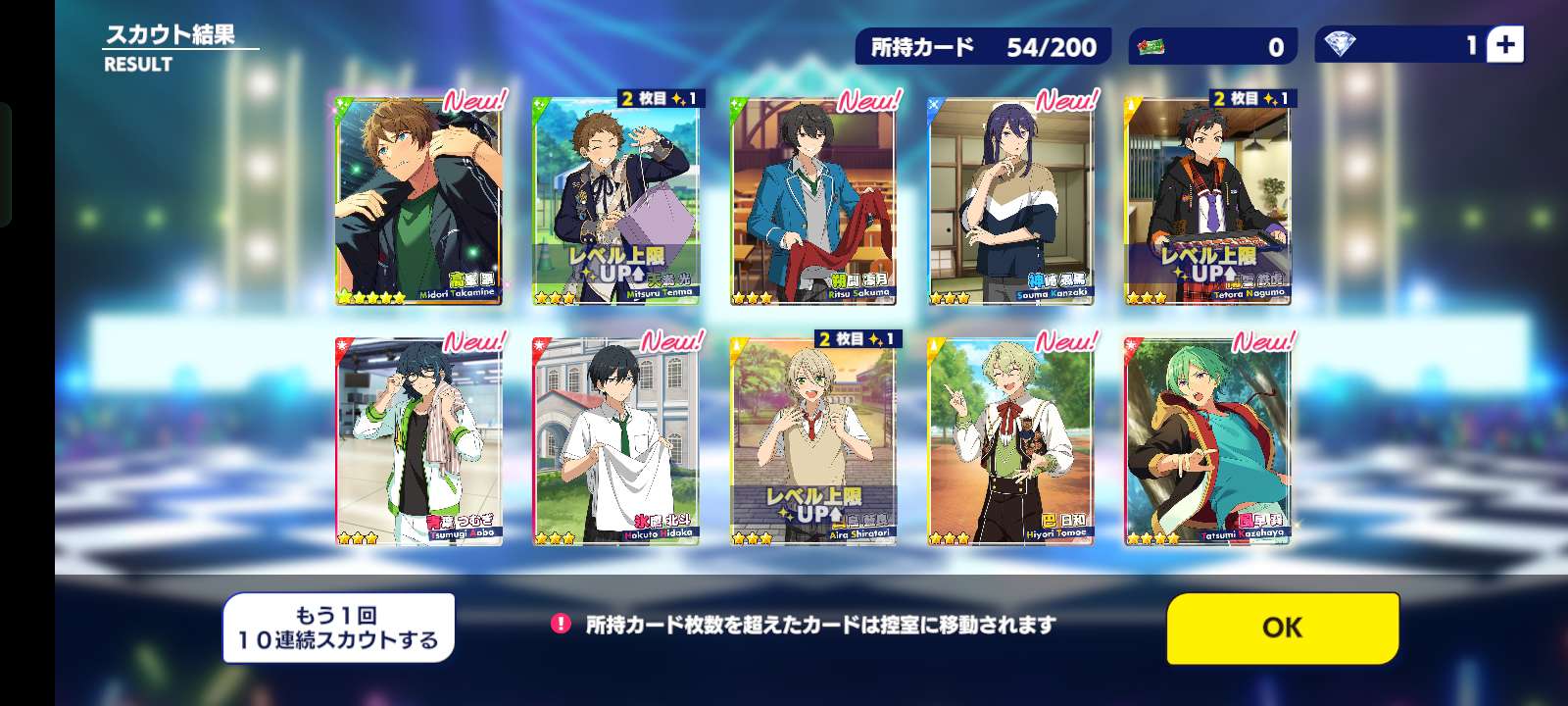Select the Mitsuru Tenma card

pos(615,201)
